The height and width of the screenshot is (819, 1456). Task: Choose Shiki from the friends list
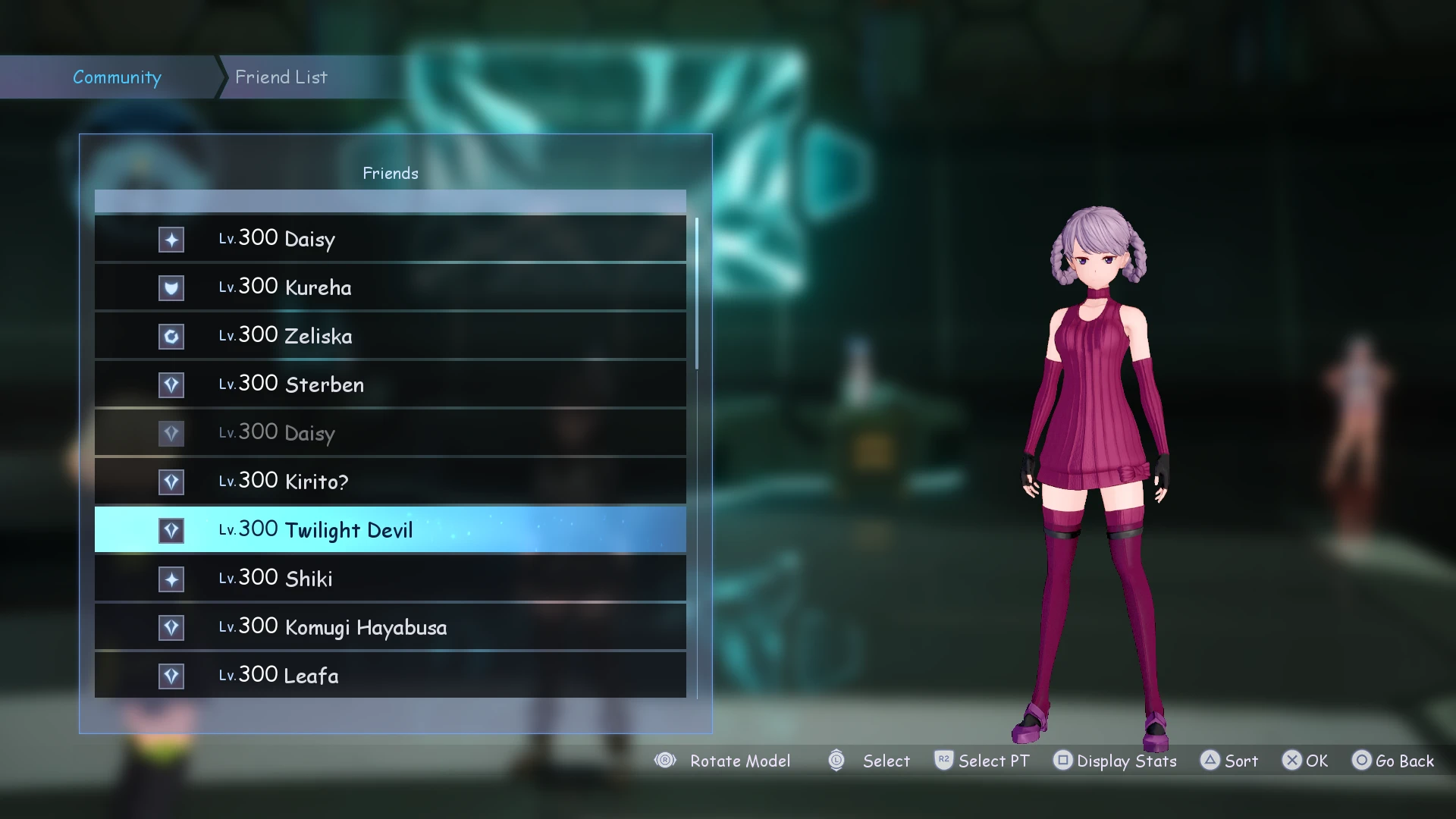(x=390, y=579)
